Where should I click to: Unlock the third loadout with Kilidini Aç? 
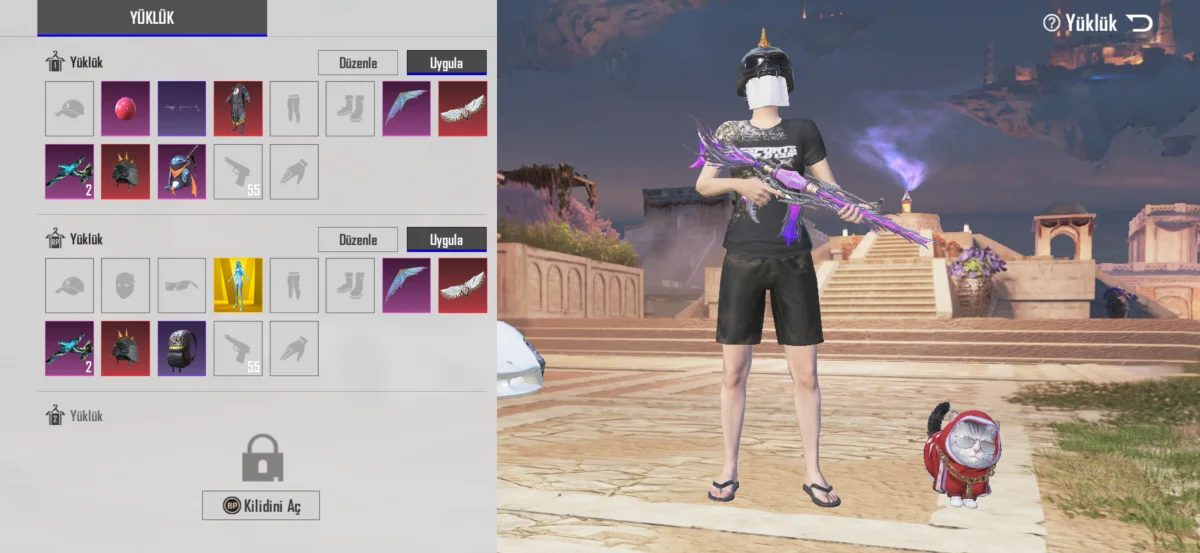pyautogui.click(x=261, y=505)
